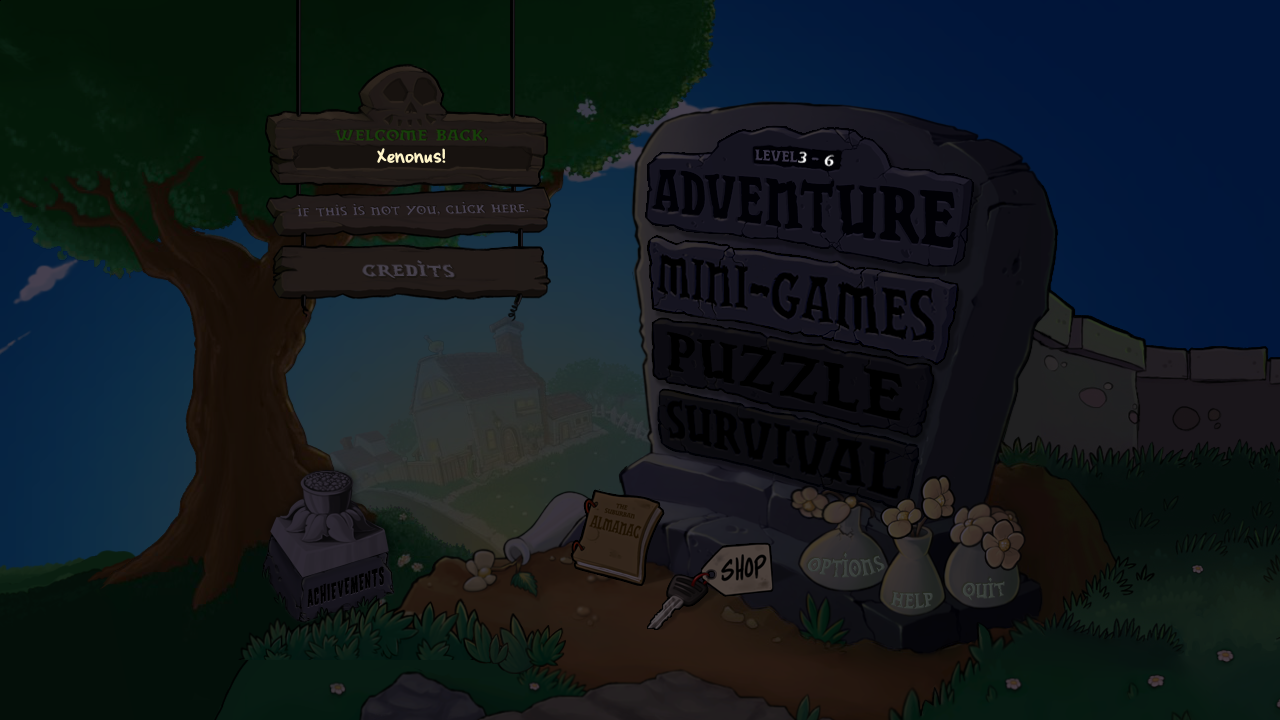Select Quit from the flower pot

coord(981,589)
